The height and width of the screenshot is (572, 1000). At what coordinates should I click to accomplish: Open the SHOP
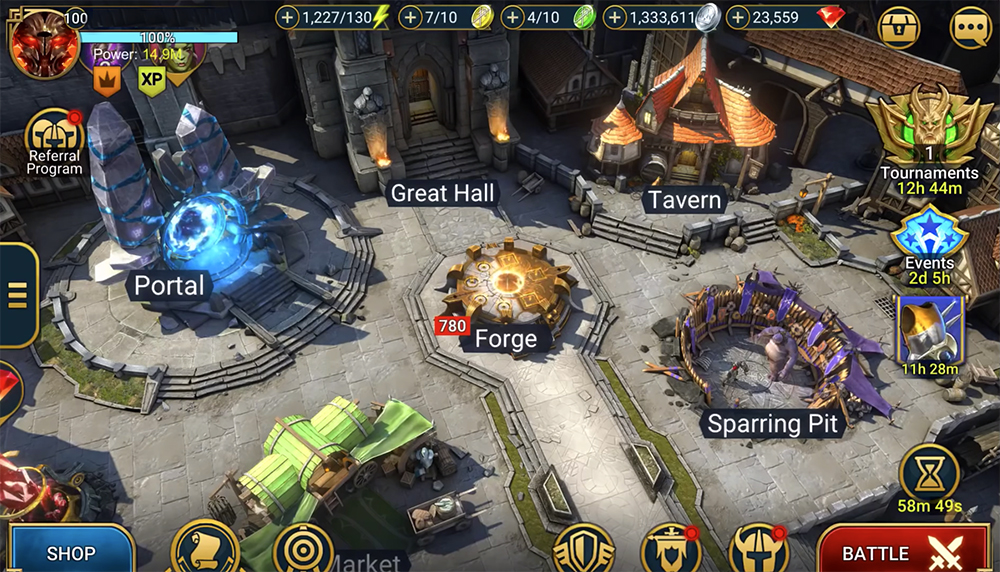click(x=68, y=552)
